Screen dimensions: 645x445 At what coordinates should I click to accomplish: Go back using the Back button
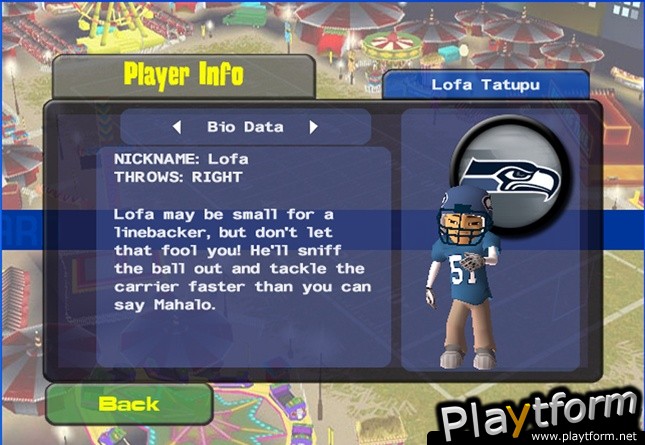(x=129, y=403)
